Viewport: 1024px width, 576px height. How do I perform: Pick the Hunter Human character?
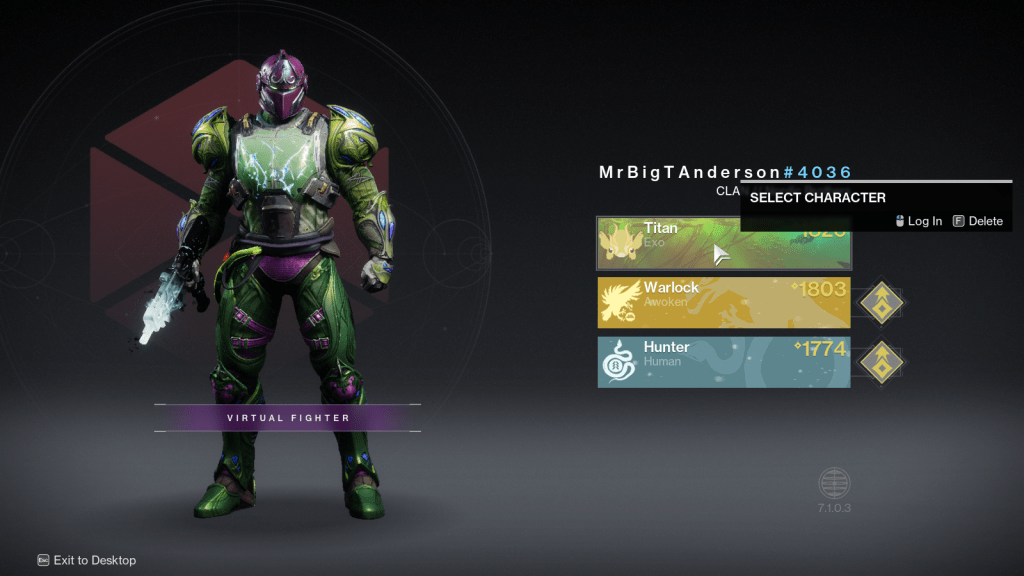point(724,362)
